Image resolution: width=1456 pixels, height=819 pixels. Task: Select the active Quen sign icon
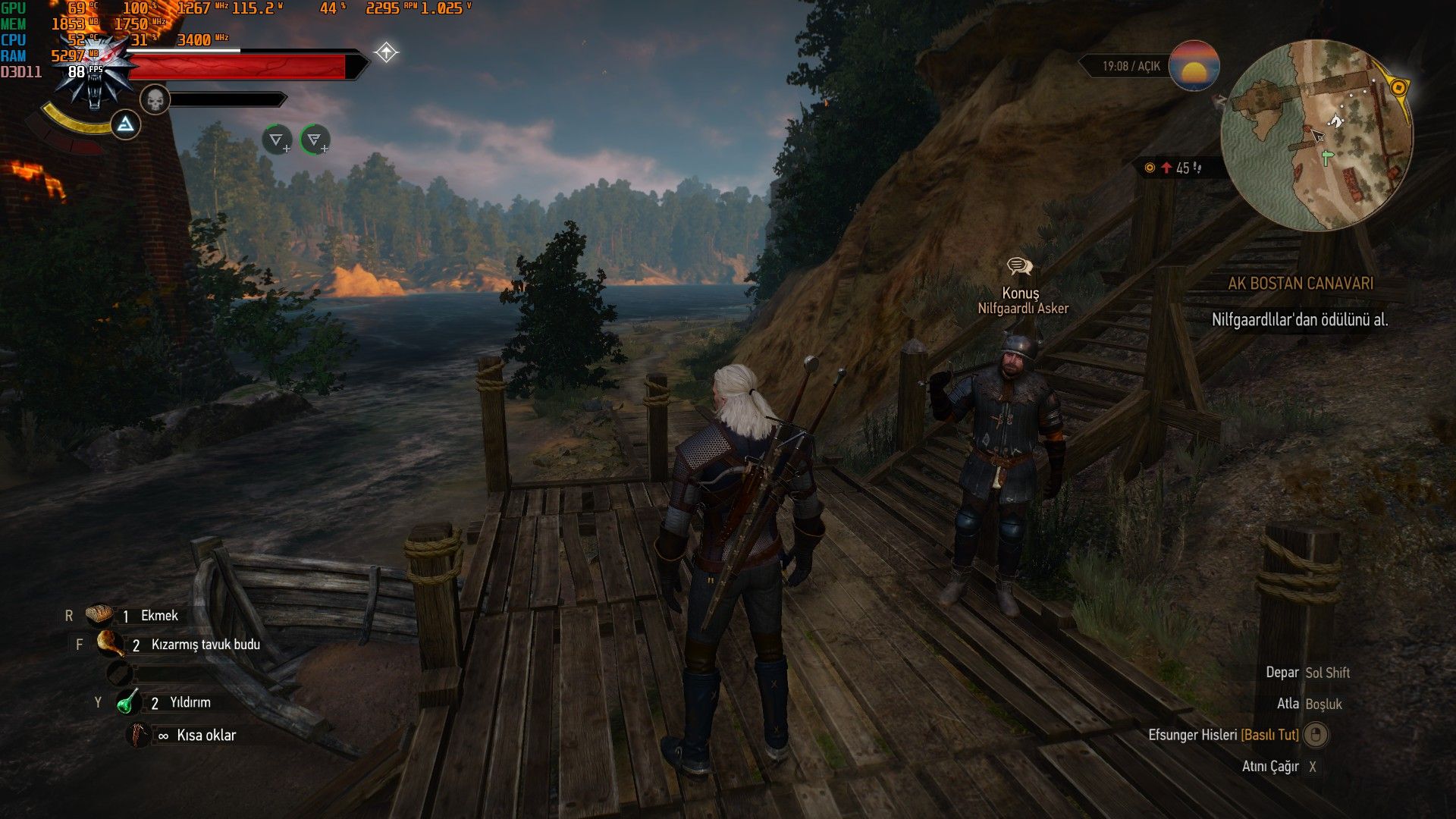(125, 124)
